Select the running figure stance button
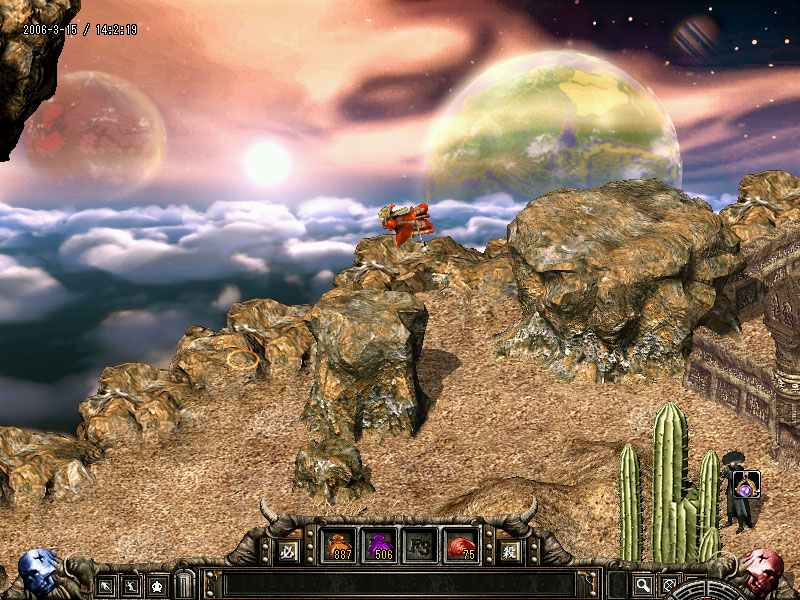 coord(131,585)
